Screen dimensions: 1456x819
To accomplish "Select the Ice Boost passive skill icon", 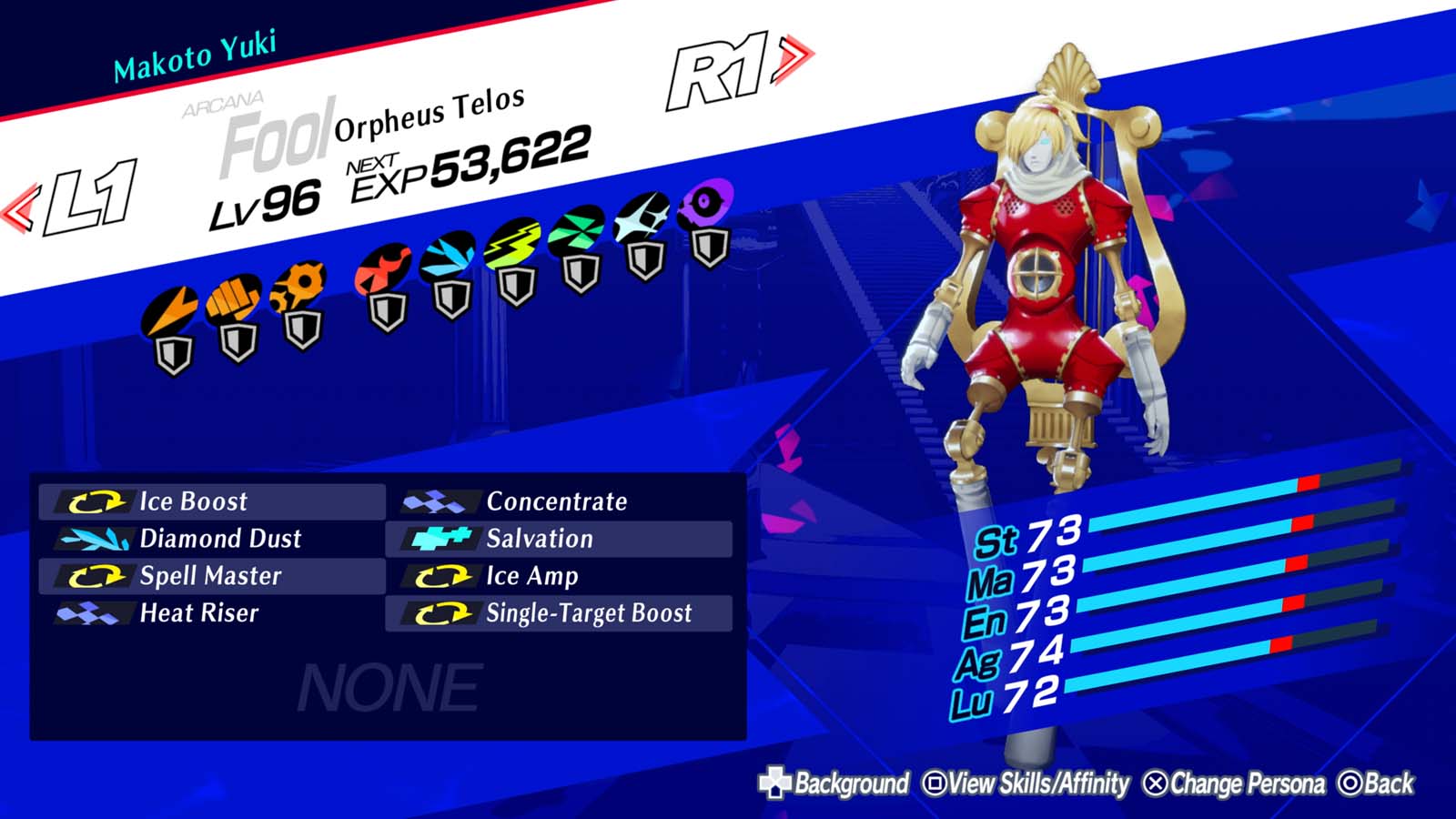I will coord(96,501).
